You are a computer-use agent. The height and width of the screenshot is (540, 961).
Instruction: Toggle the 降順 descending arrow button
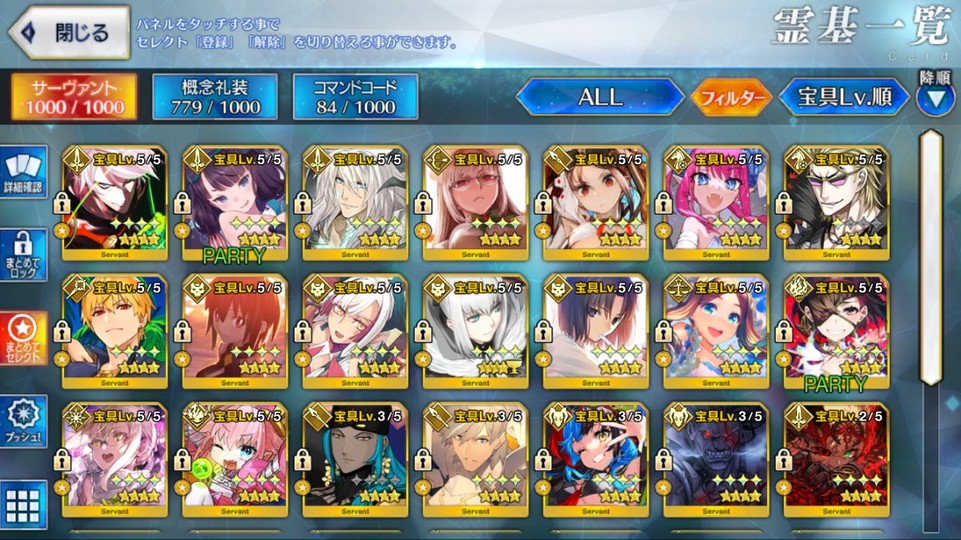click(936, 98)
